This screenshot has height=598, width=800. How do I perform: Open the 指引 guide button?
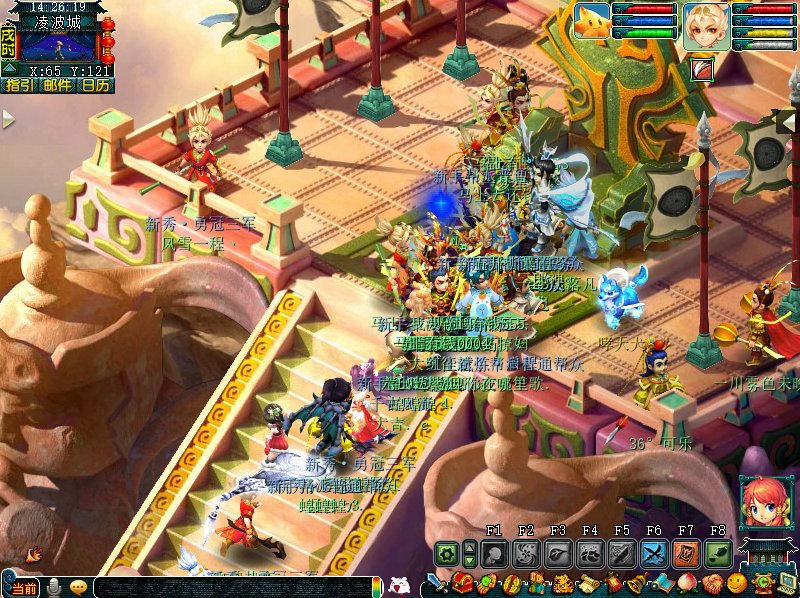(x=18, y=86)
